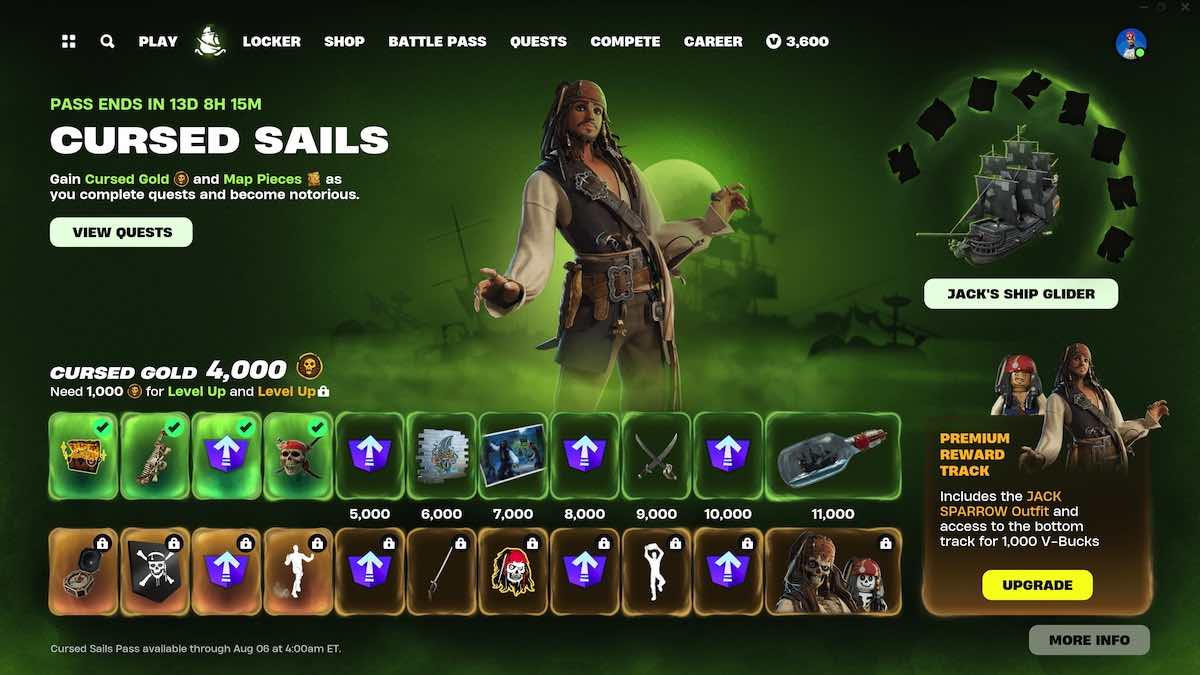Click the locked skull flag banner reward
The height and width of the screenshot is (675, 1200).
point(155,571)
